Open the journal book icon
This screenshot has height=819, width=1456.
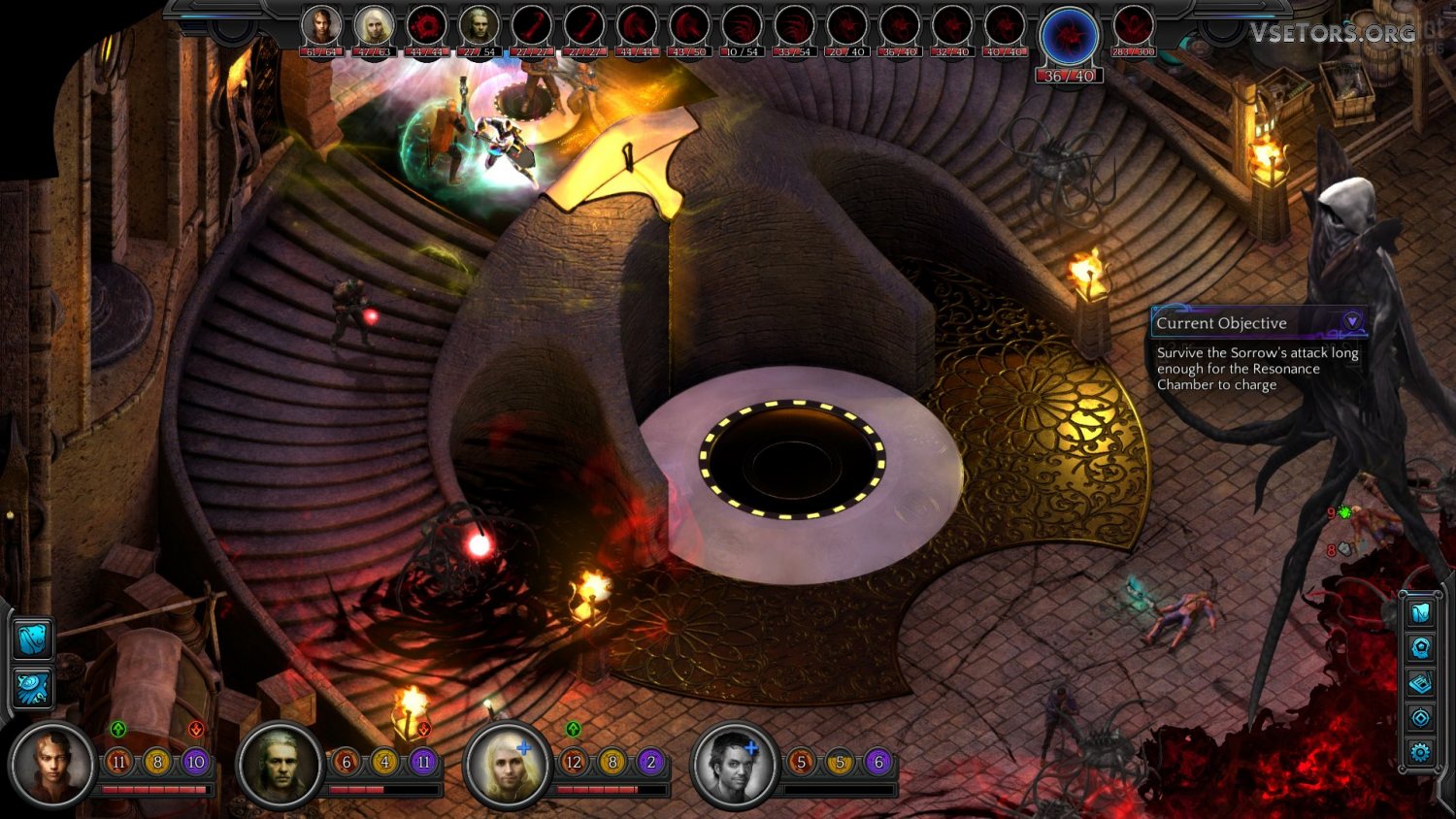pos(1420,683)
